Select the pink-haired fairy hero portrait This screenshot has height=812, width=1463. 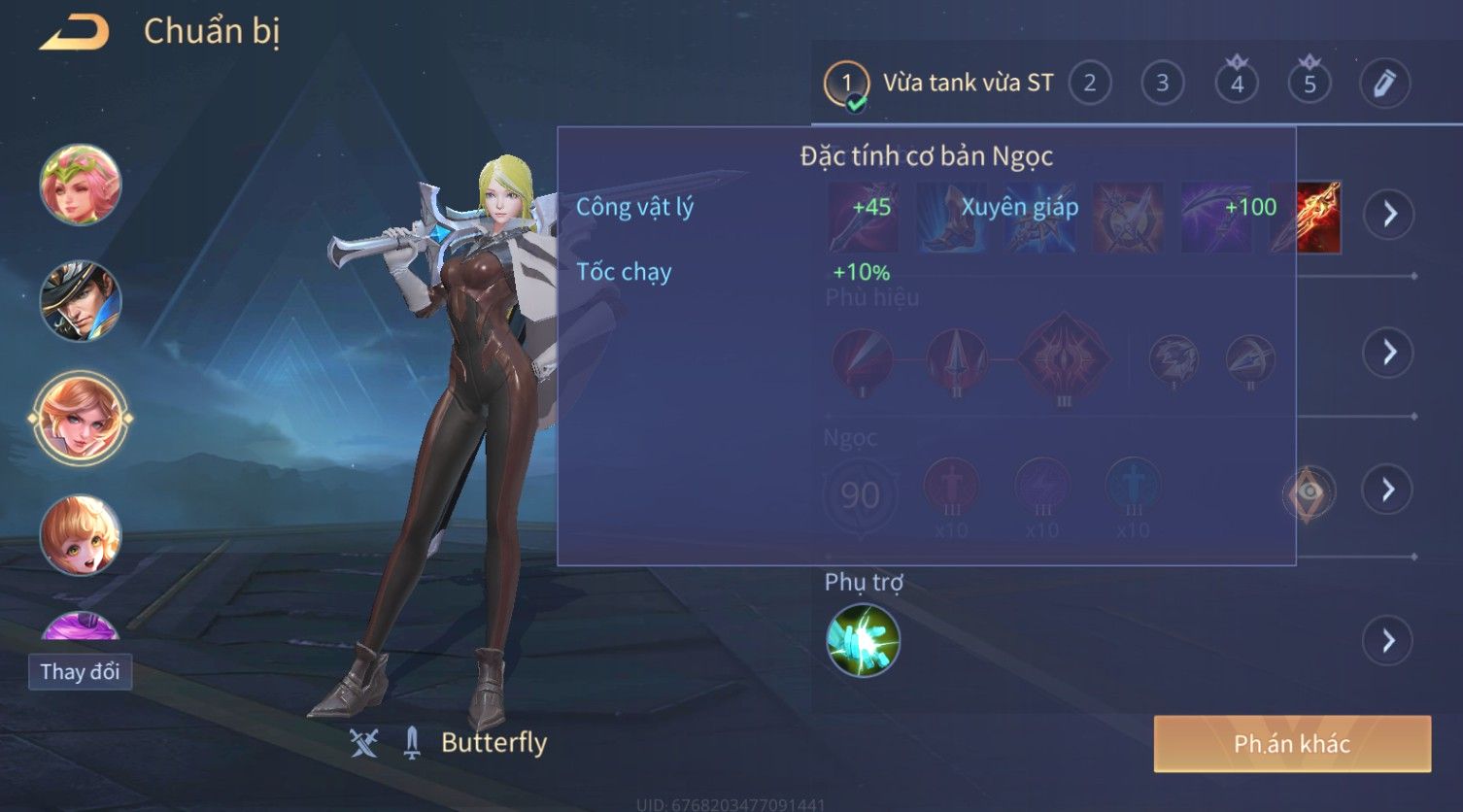tap(80, 185)
